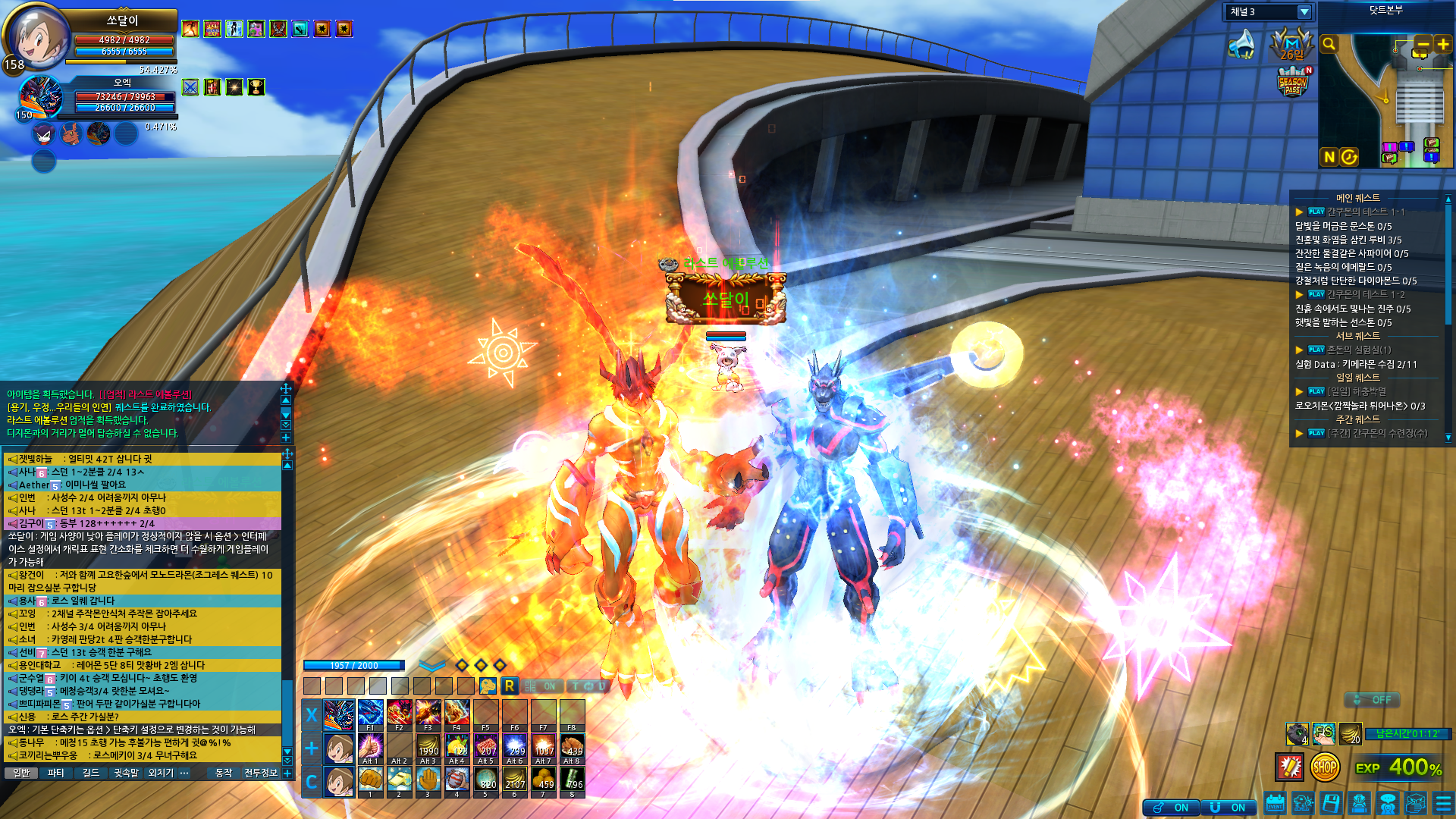Viewport: 1456px width, 819px height.
Task: Use the roast chicken item in Alt 8
Action: point(572,748)
